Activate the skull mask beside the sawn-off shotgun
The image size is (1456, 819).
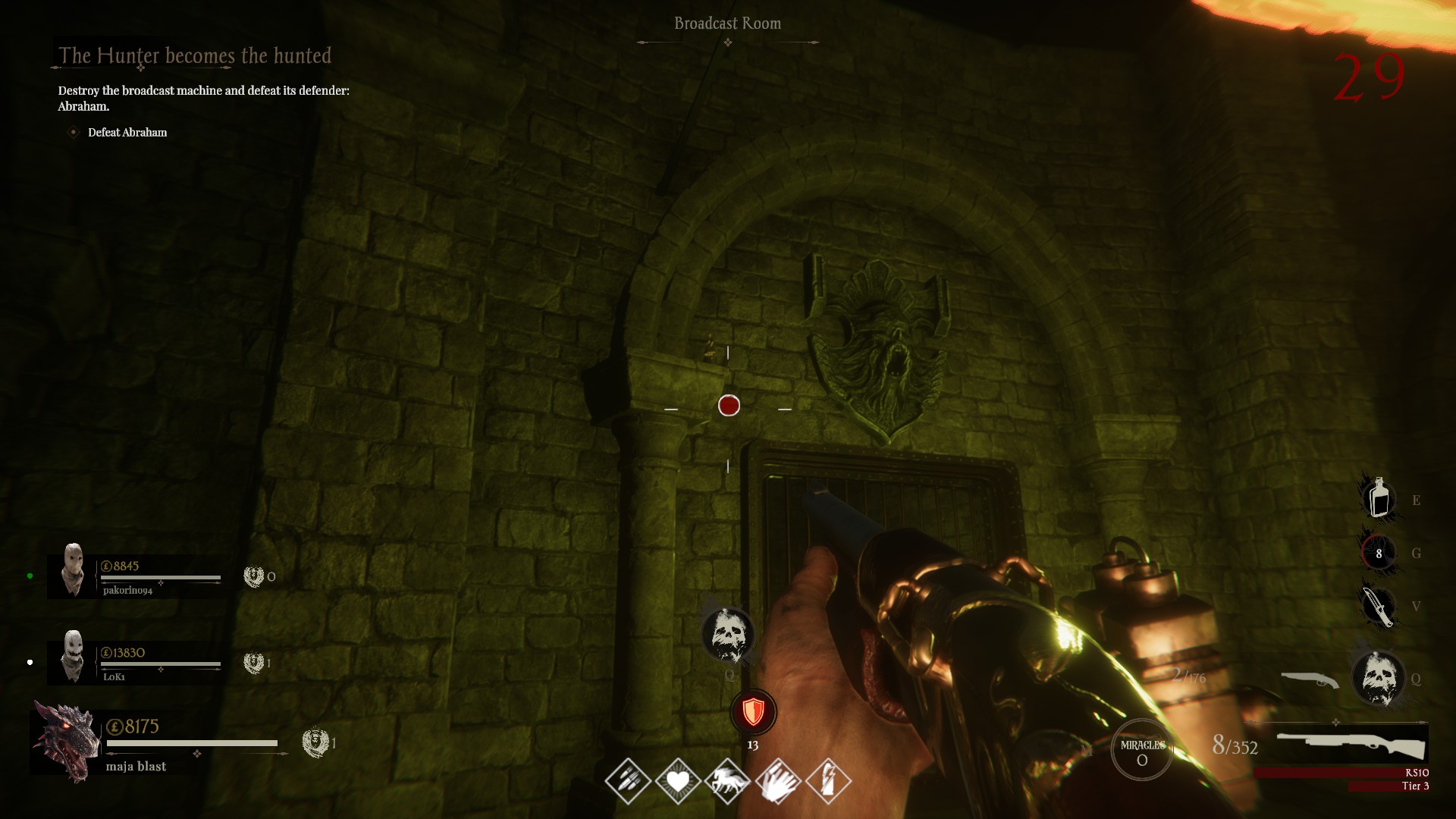(1379, 678)
